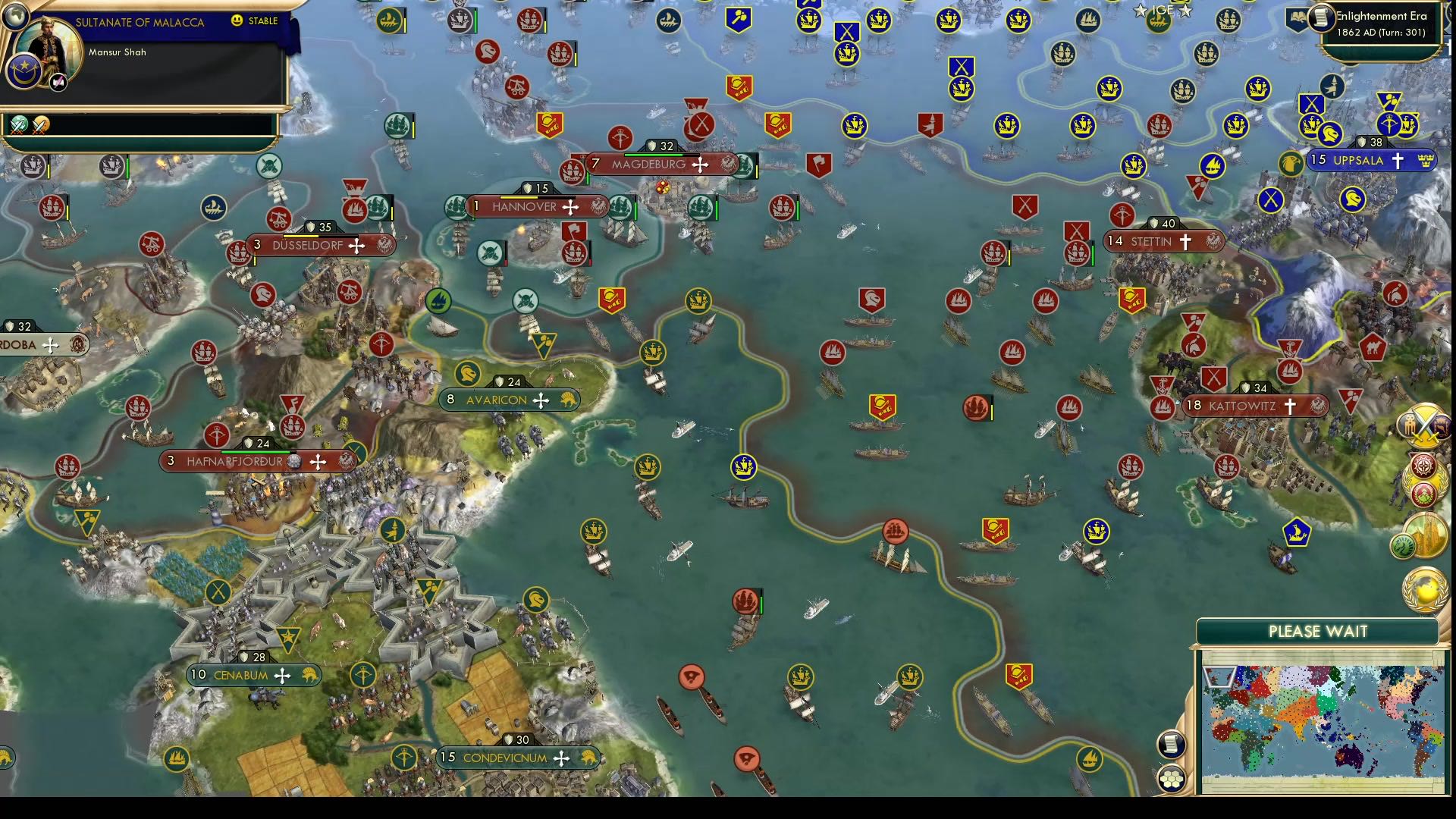The height and width of the screenshot is (819, 1456).
Task: Expand the Kattowitz city banner
Action: (x=1256, y=406)
